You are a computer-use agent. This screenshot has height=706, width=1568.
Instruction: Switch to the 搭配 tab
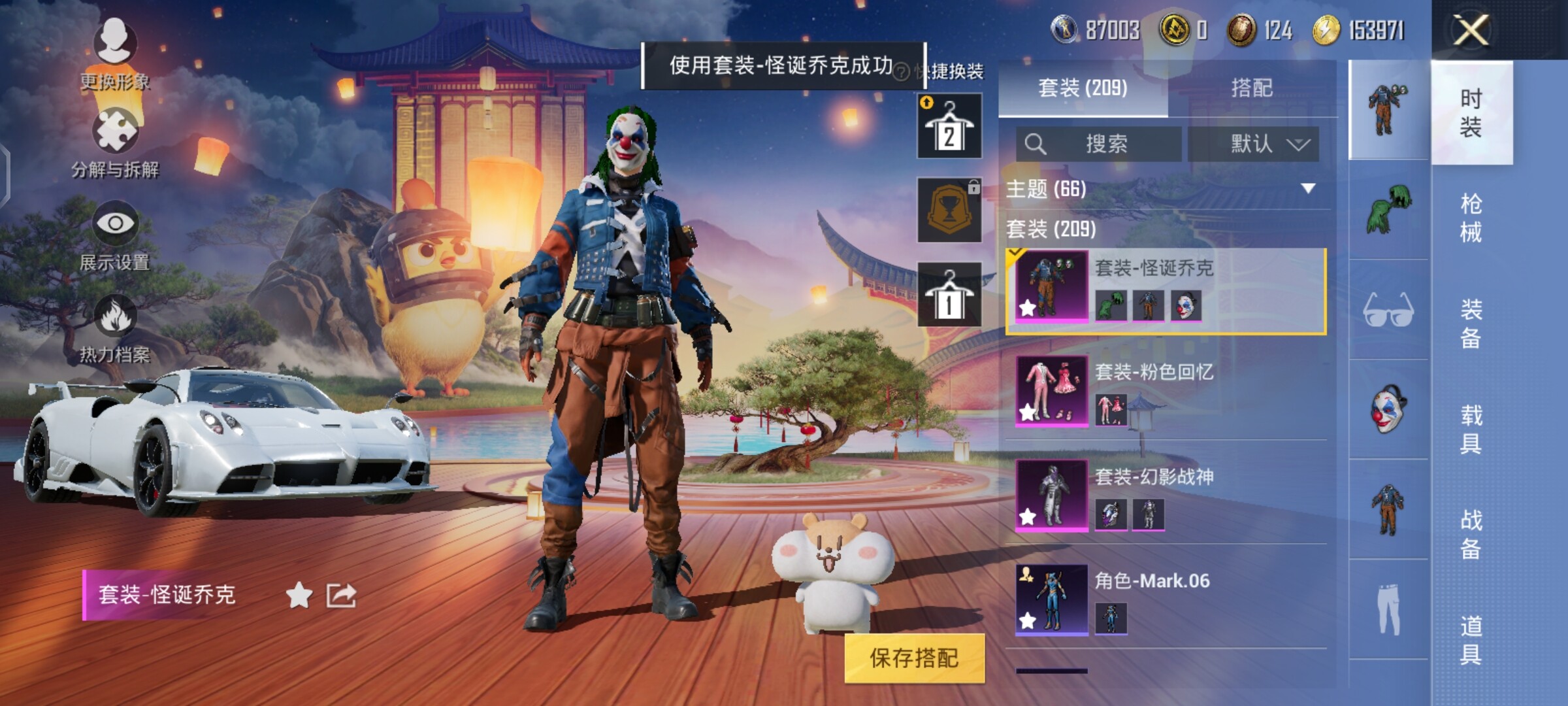pos(1251,88)
